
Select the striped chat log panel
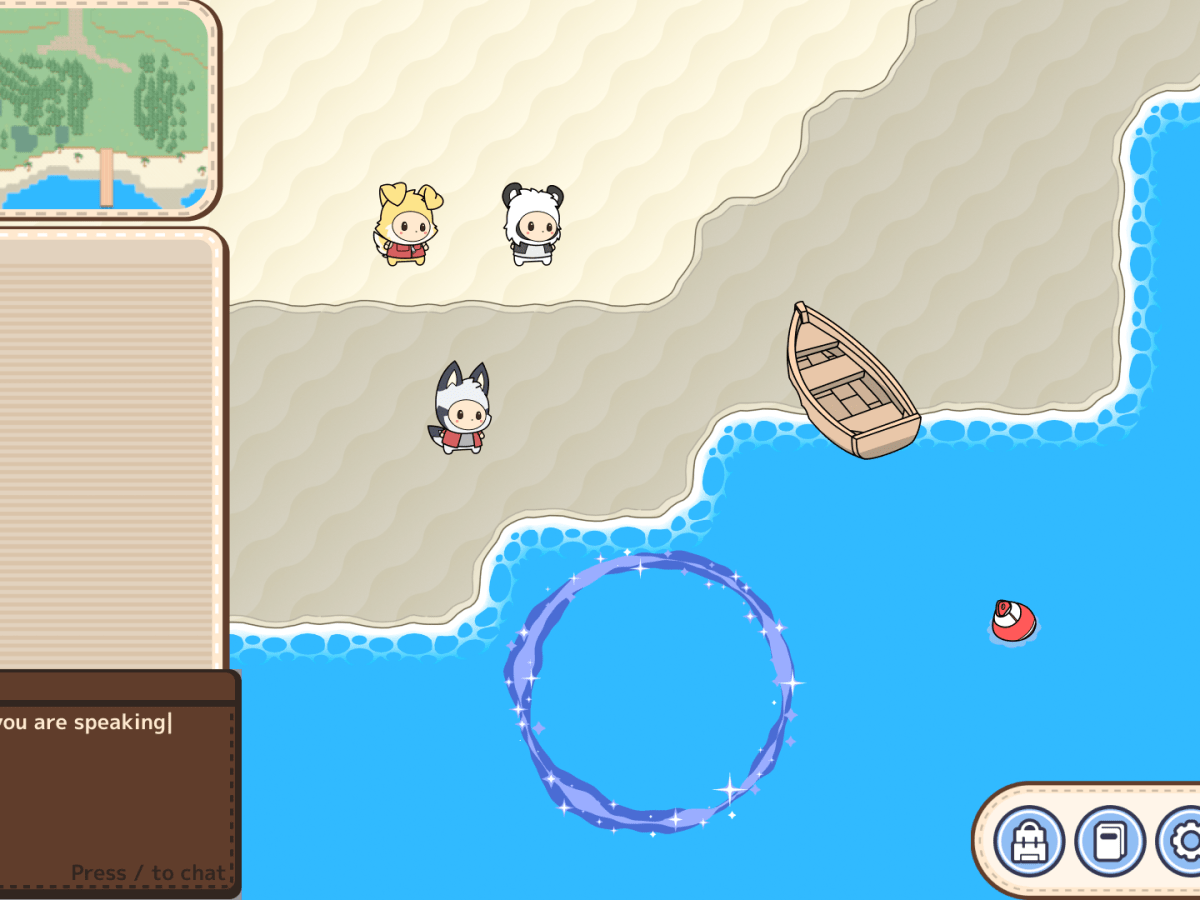pyautogui.click(x=108, y=450)
